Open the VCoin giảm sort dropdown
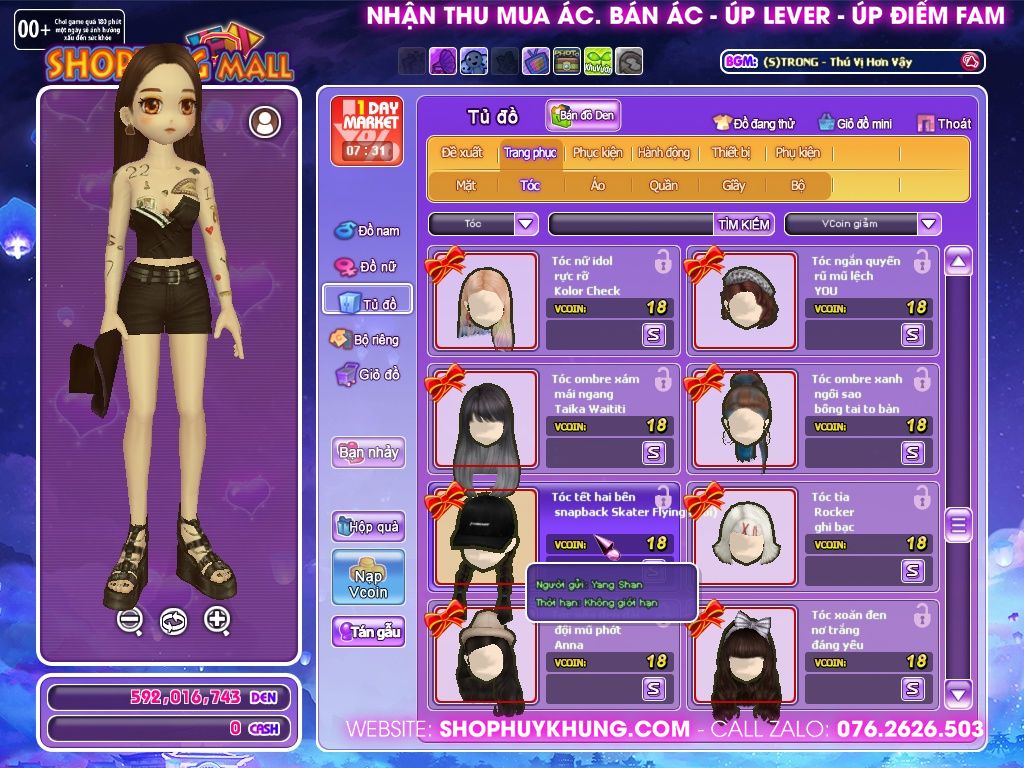The width and height of the screenshot is (1024, 768). [929, 224]
